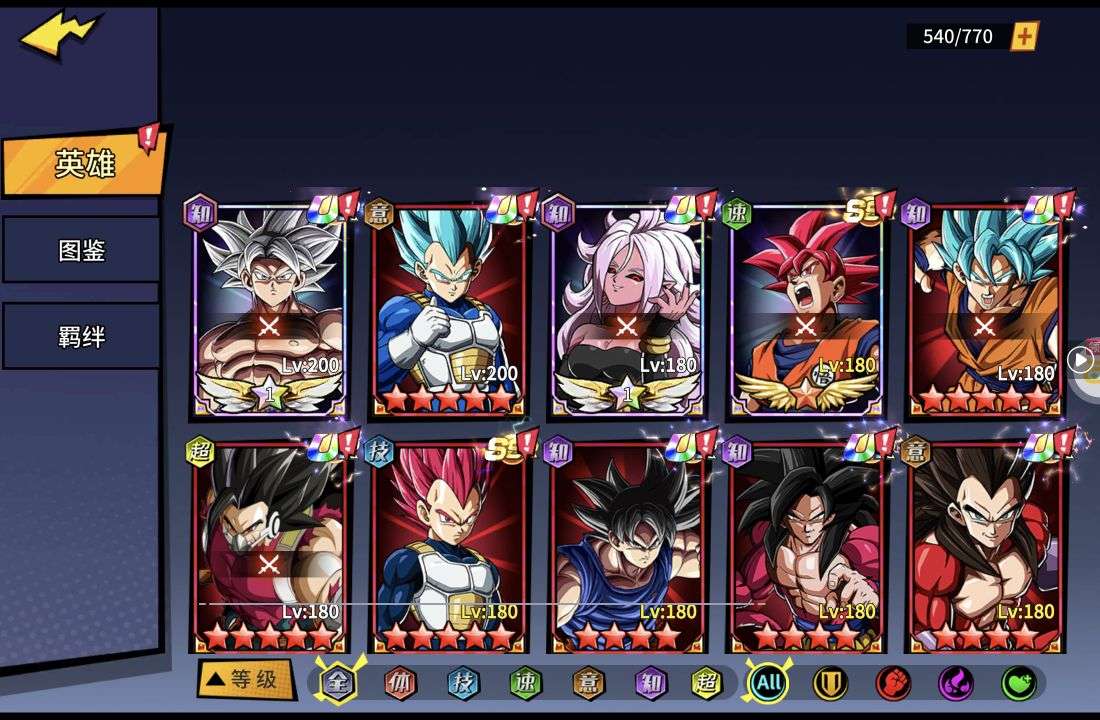Screen dimensions: 1100x720
Task: Filter heroes by 全 all types
Action: point(338,683)
